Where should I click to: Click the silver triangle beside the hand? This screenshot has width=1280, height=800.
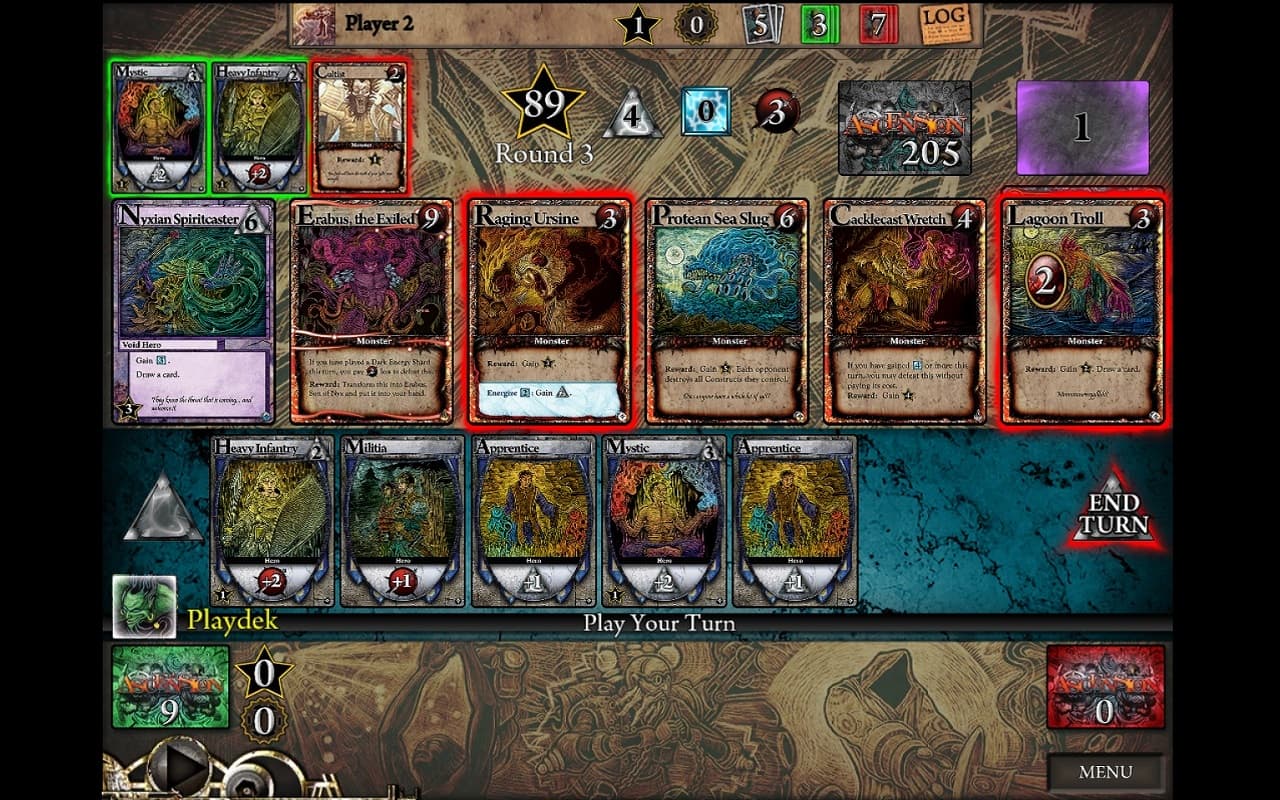point(163,510)
